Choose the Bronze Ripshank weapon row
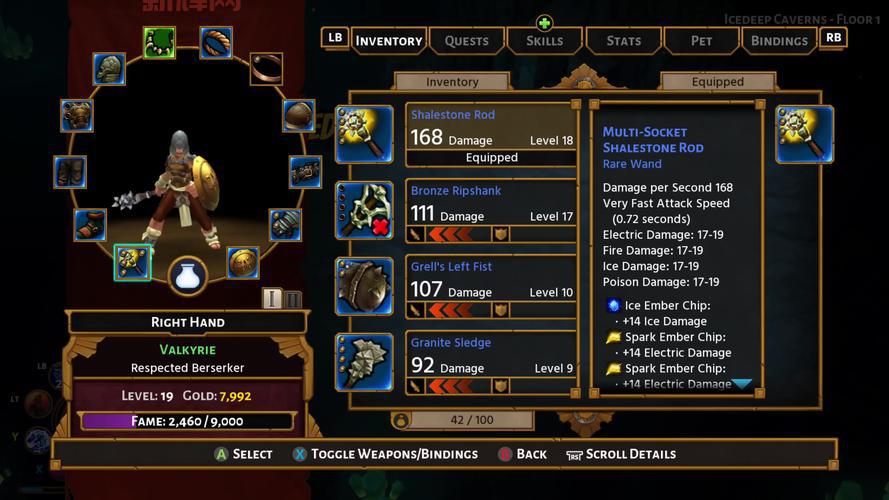 pyautogui.click(x=491, y=210)
